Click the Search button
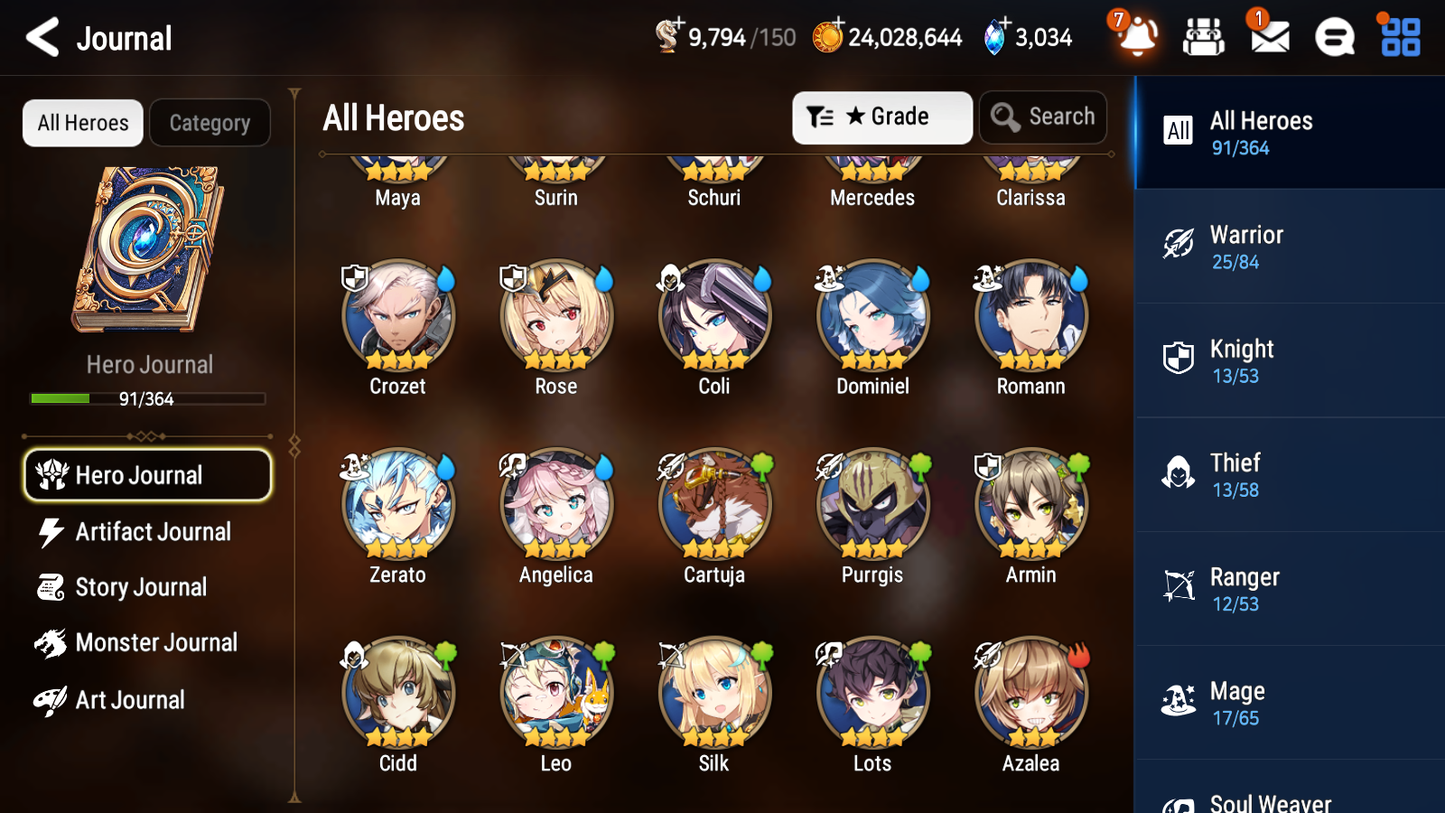The height and width of the screenshot is (813, 1445). (x=1043, y=117)
